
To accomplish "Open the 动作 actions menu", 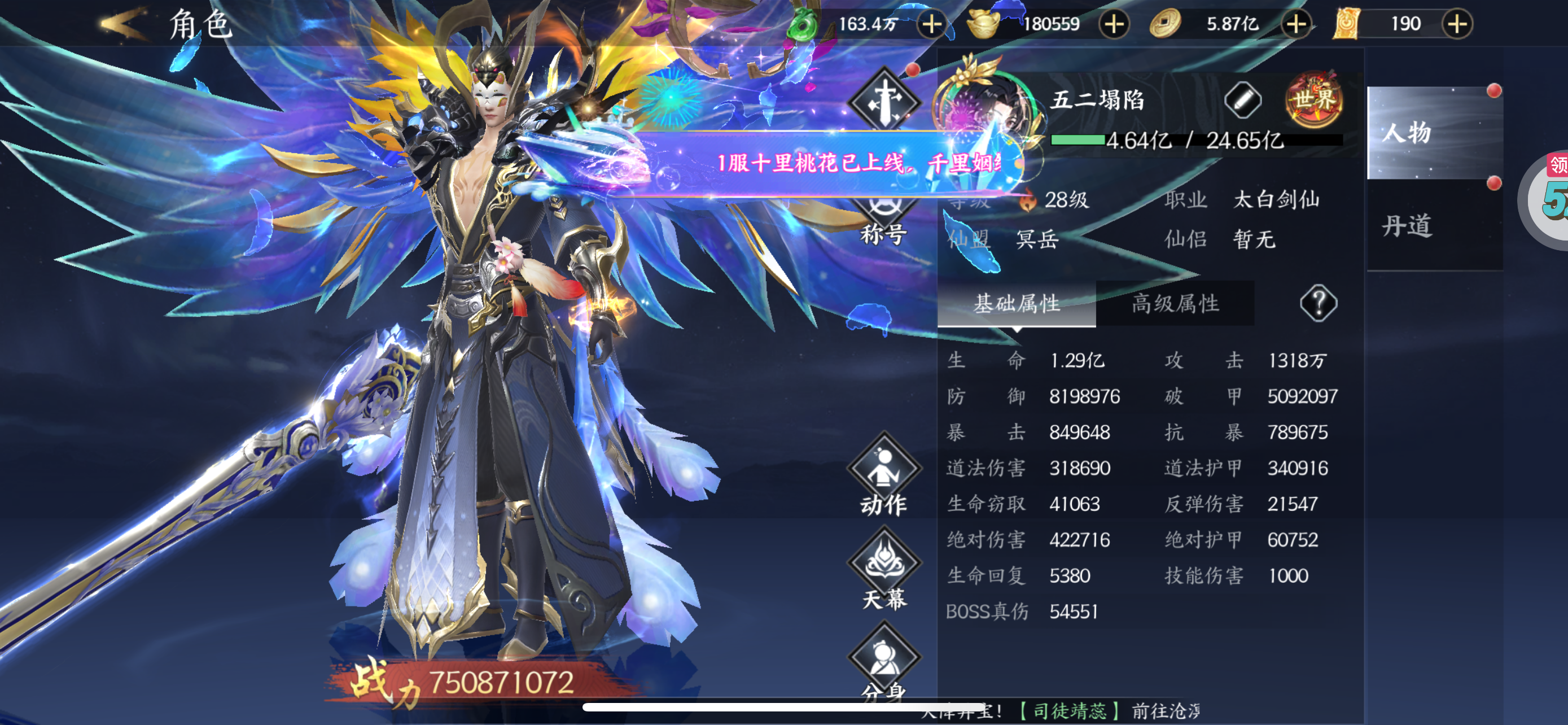I will [x=883, y=478].
